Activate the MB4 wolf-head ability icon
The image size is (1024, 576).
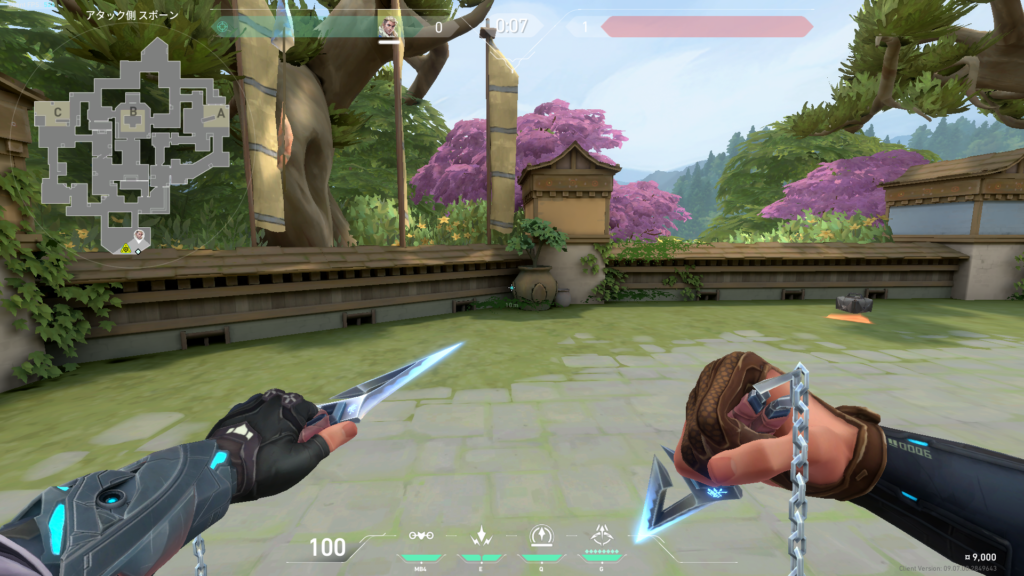[x=421, y=537]
